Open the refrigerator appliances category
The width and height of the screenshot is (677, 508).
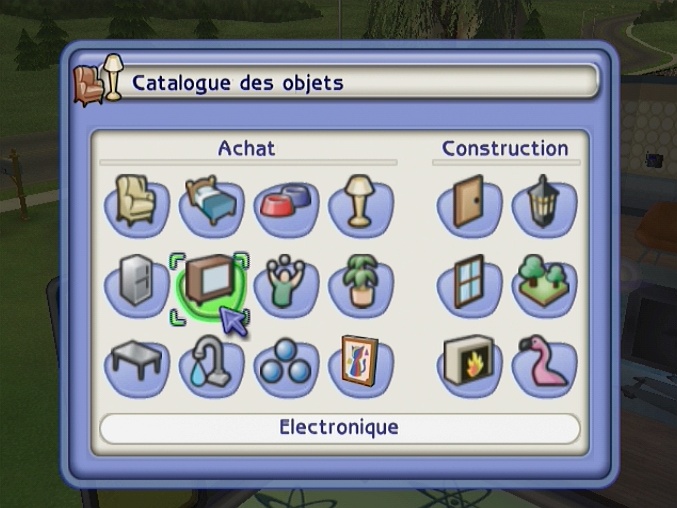pyautogui.click(x=136, y=285)
